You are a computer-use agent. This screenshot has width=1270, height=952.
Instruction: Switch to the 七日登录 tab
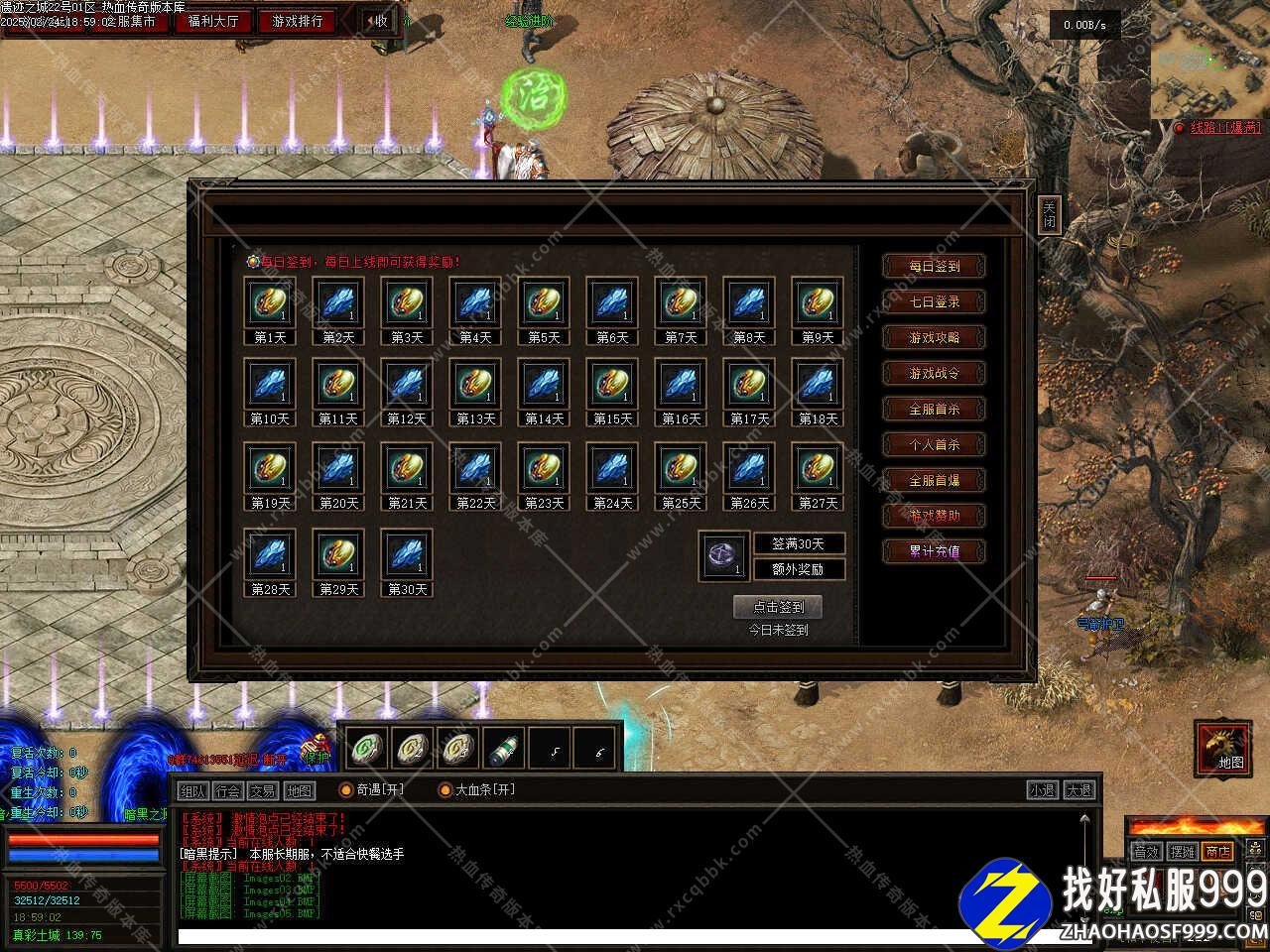pyautogui.click(x=934, y=301)
